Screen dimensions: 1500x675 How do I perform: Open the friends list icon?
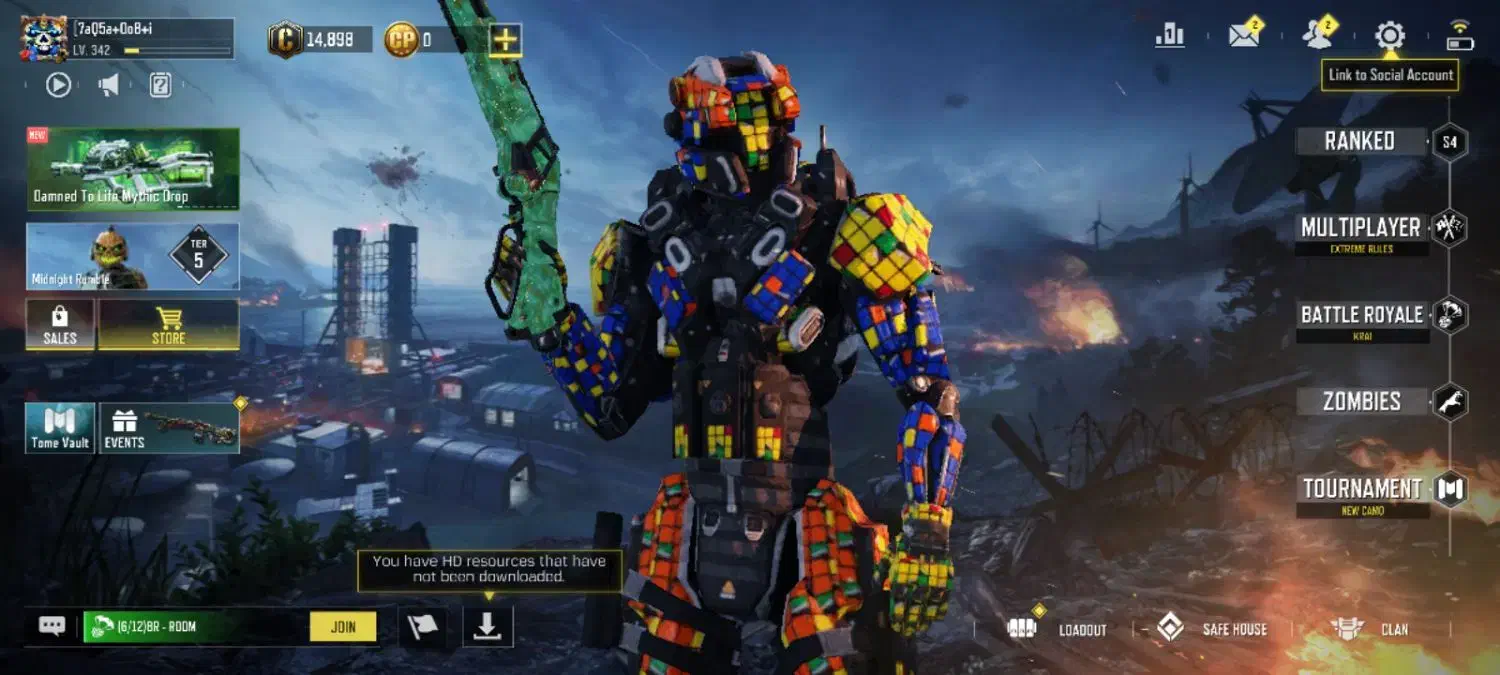1317,36
